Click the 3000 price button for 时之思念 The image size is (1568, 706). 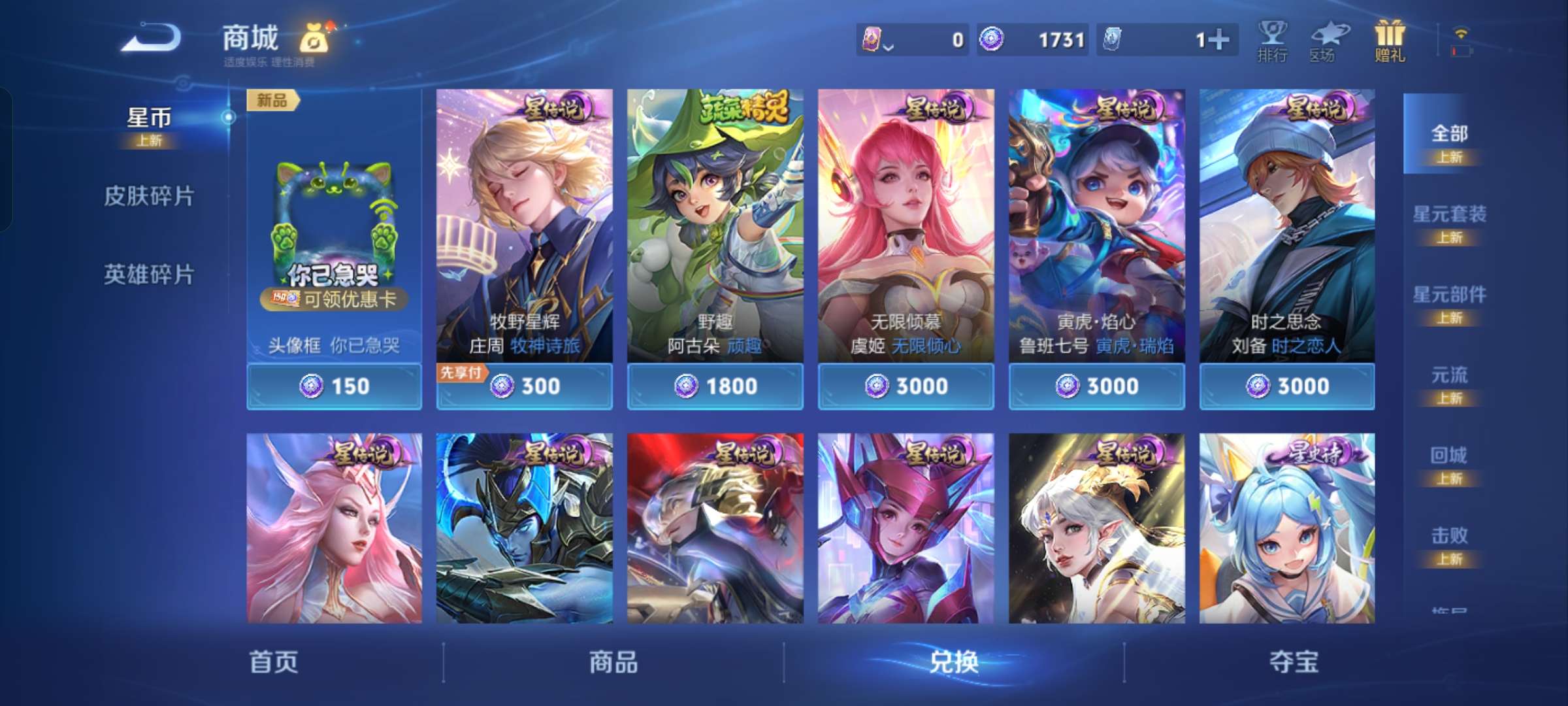click(1286, 386)
